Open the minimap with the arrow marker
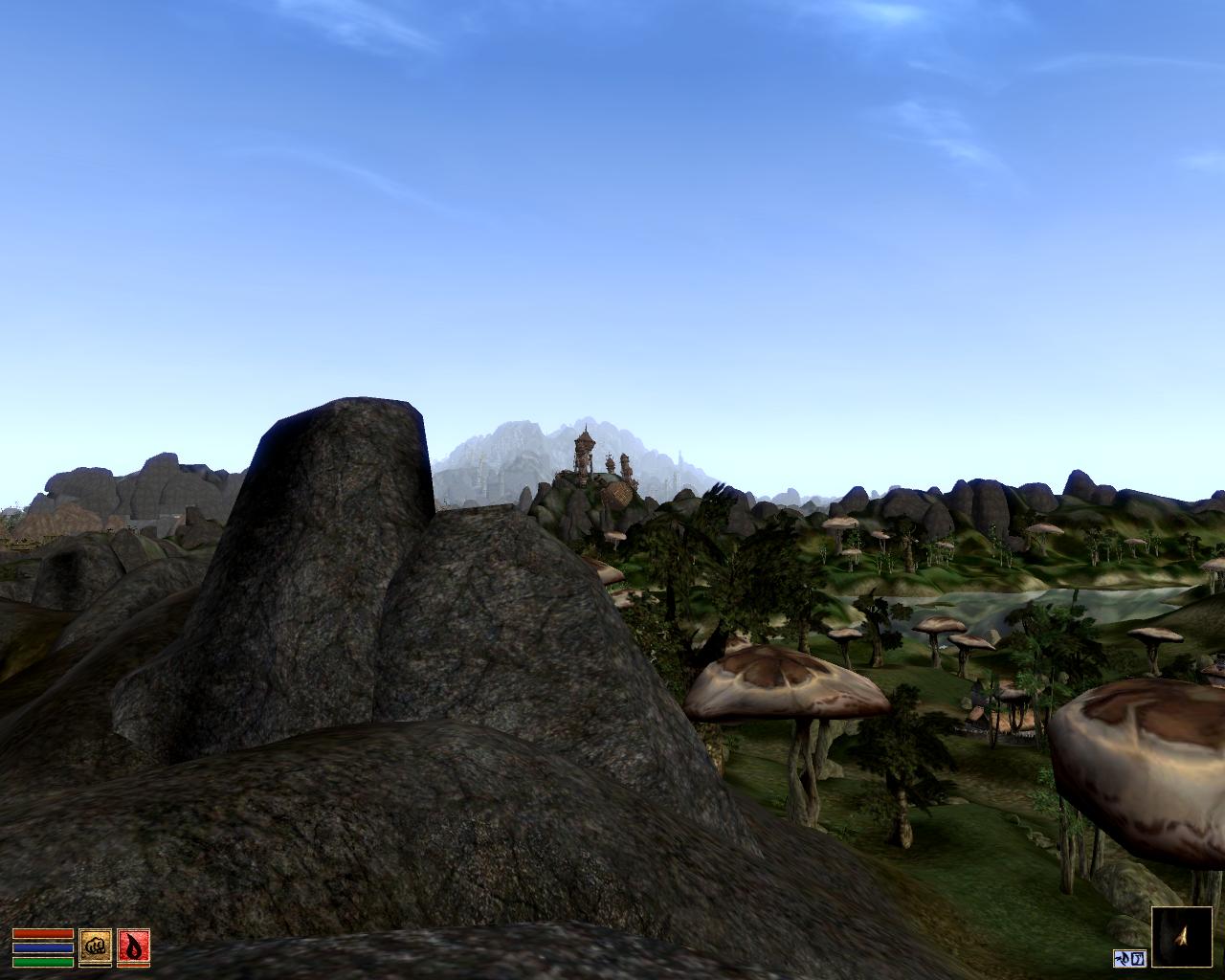This screenshot has width=1225, height=980. pos(1181,937)
